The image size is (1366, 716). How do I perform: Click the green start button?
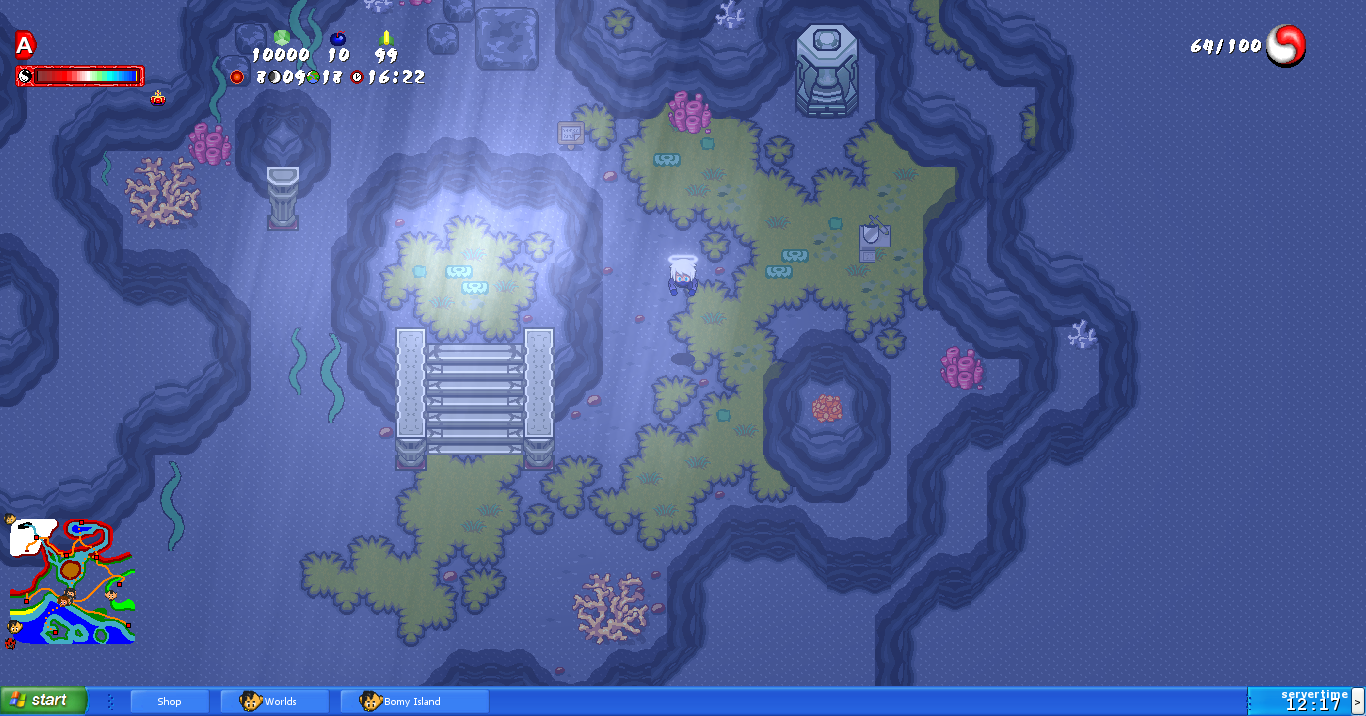coord(43,700)
